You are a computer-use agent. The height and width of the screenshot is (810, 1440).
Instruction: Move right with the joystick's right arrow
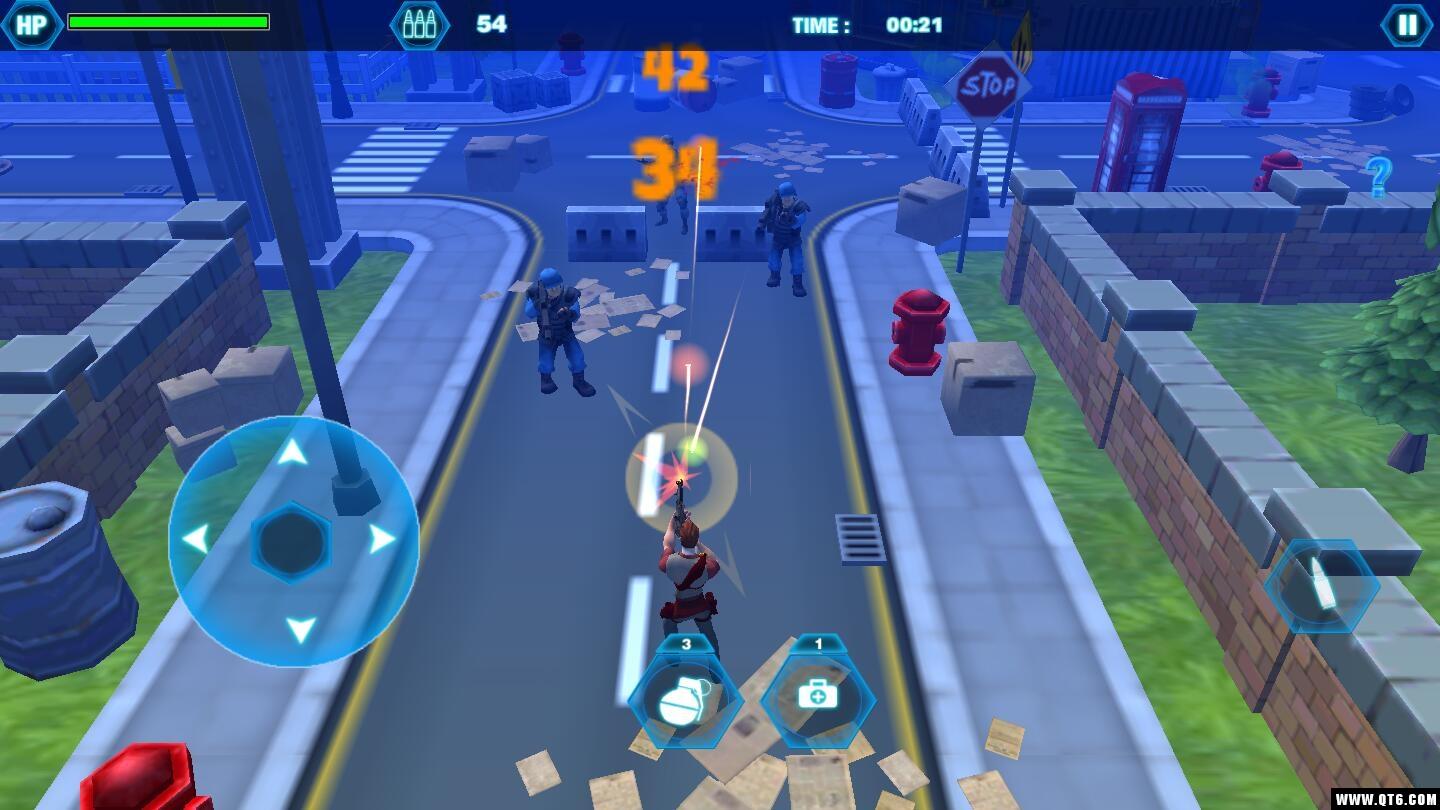pyautogui.click(x=382, y=540)
